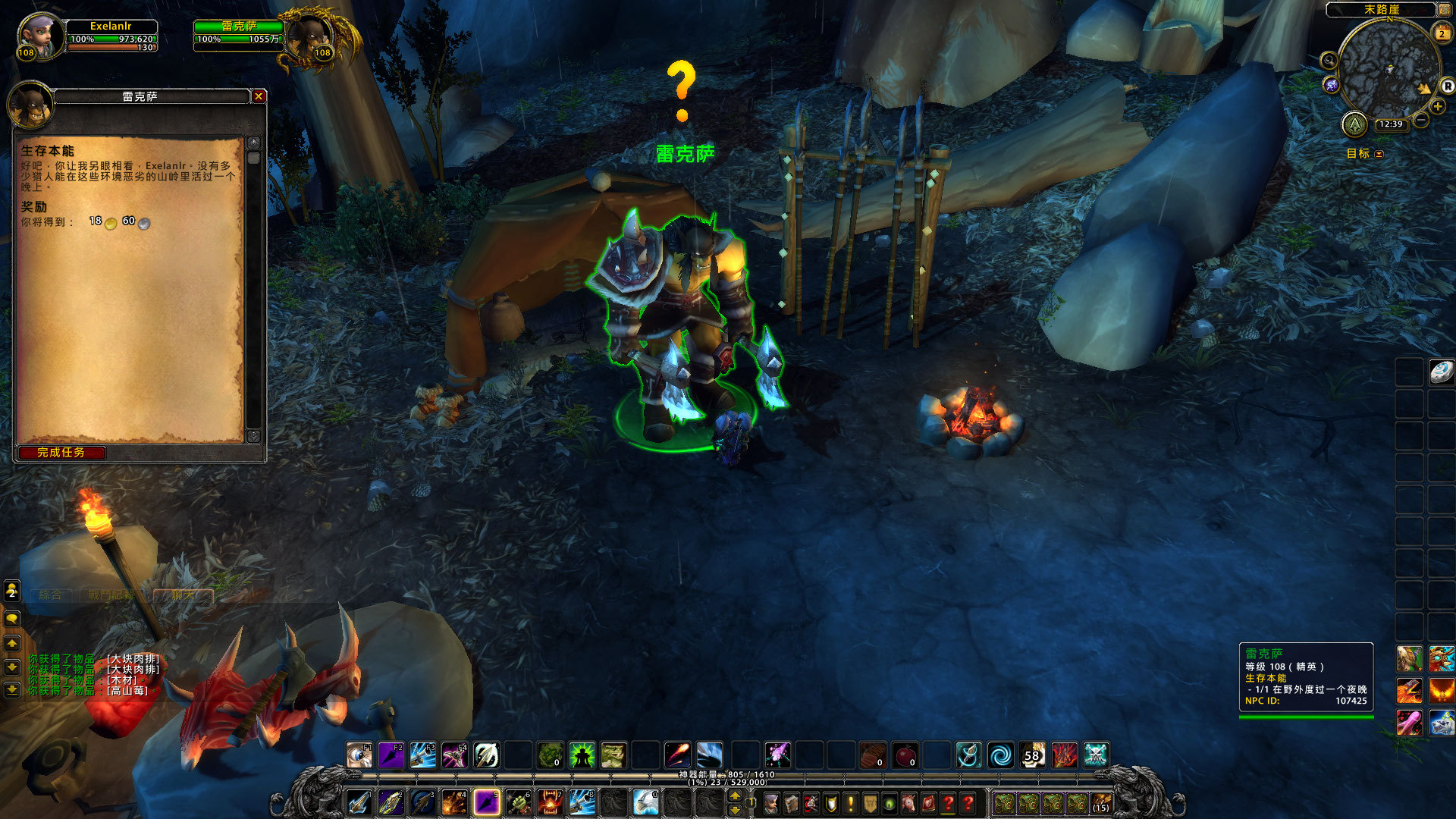
Task: Open the character info micro-menu button
Action: tap(771, 803)
